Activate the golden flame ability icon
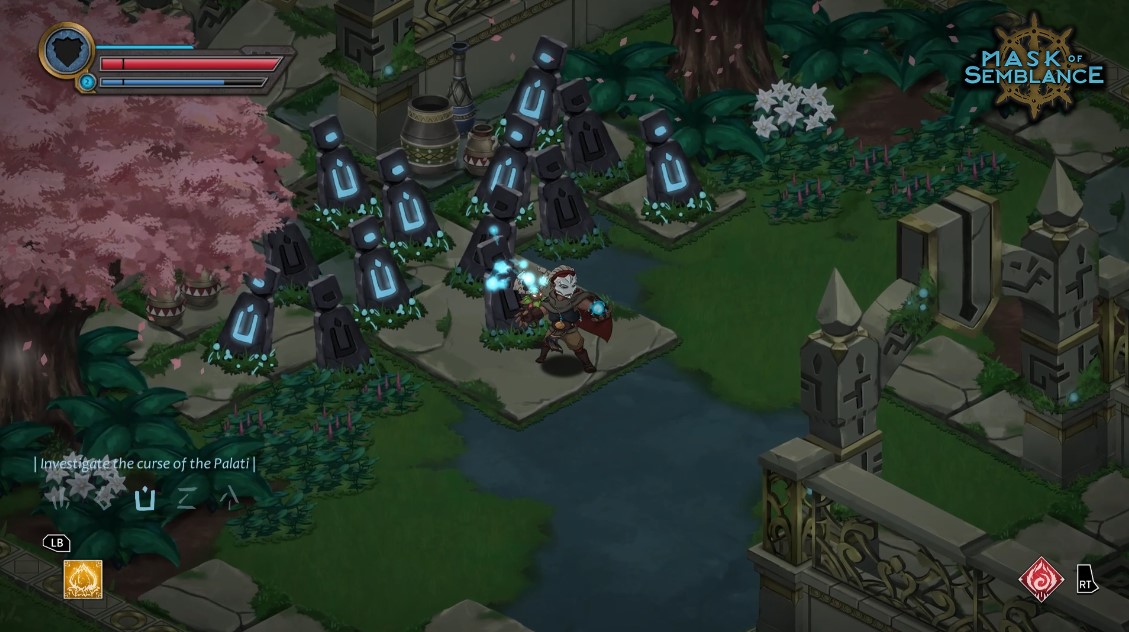The width and height of the screenshot is (1129, 632). pos(83,579)
